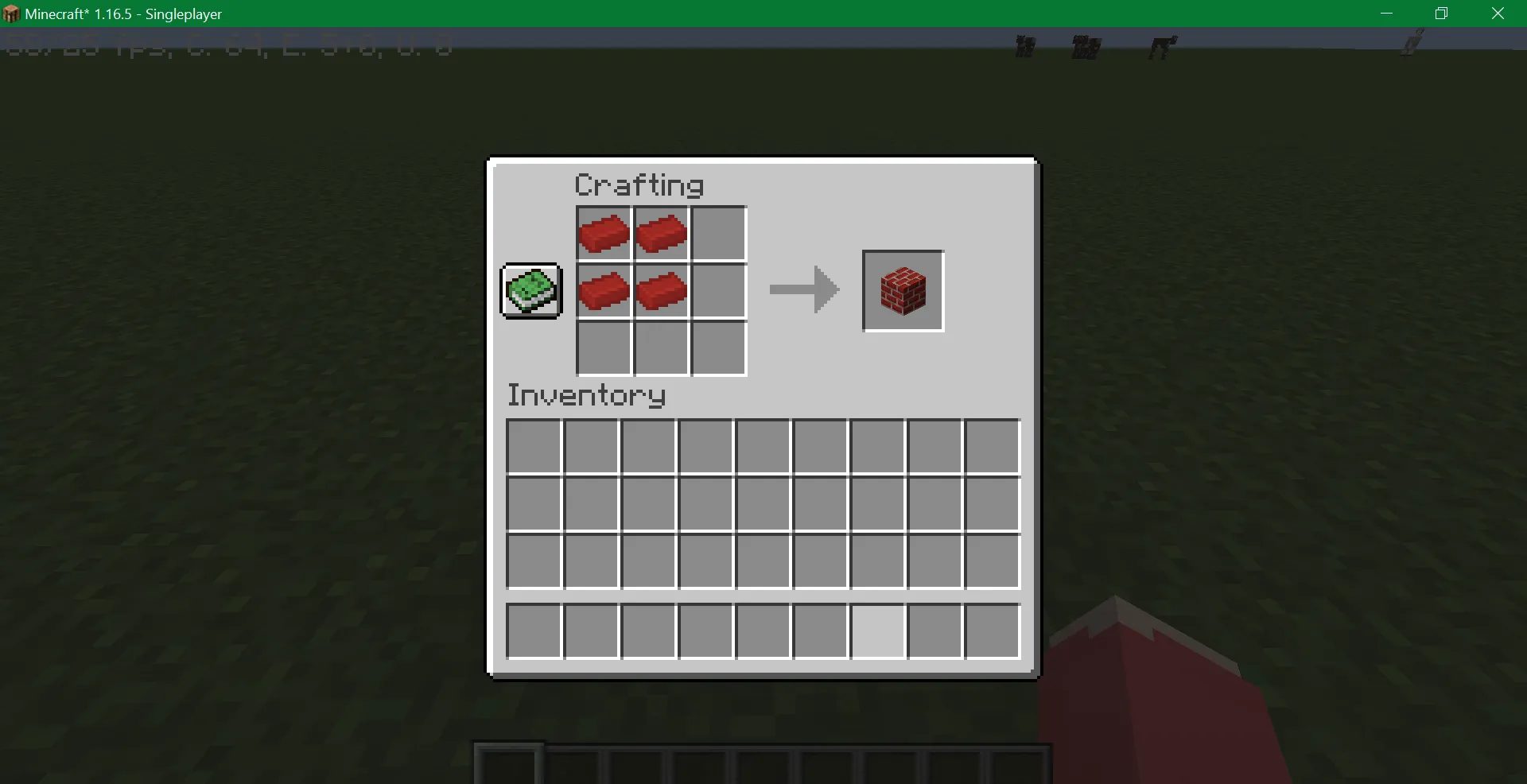
Task: Click the empty bottom-right crafting slot
Action: [x=718, y=348]
